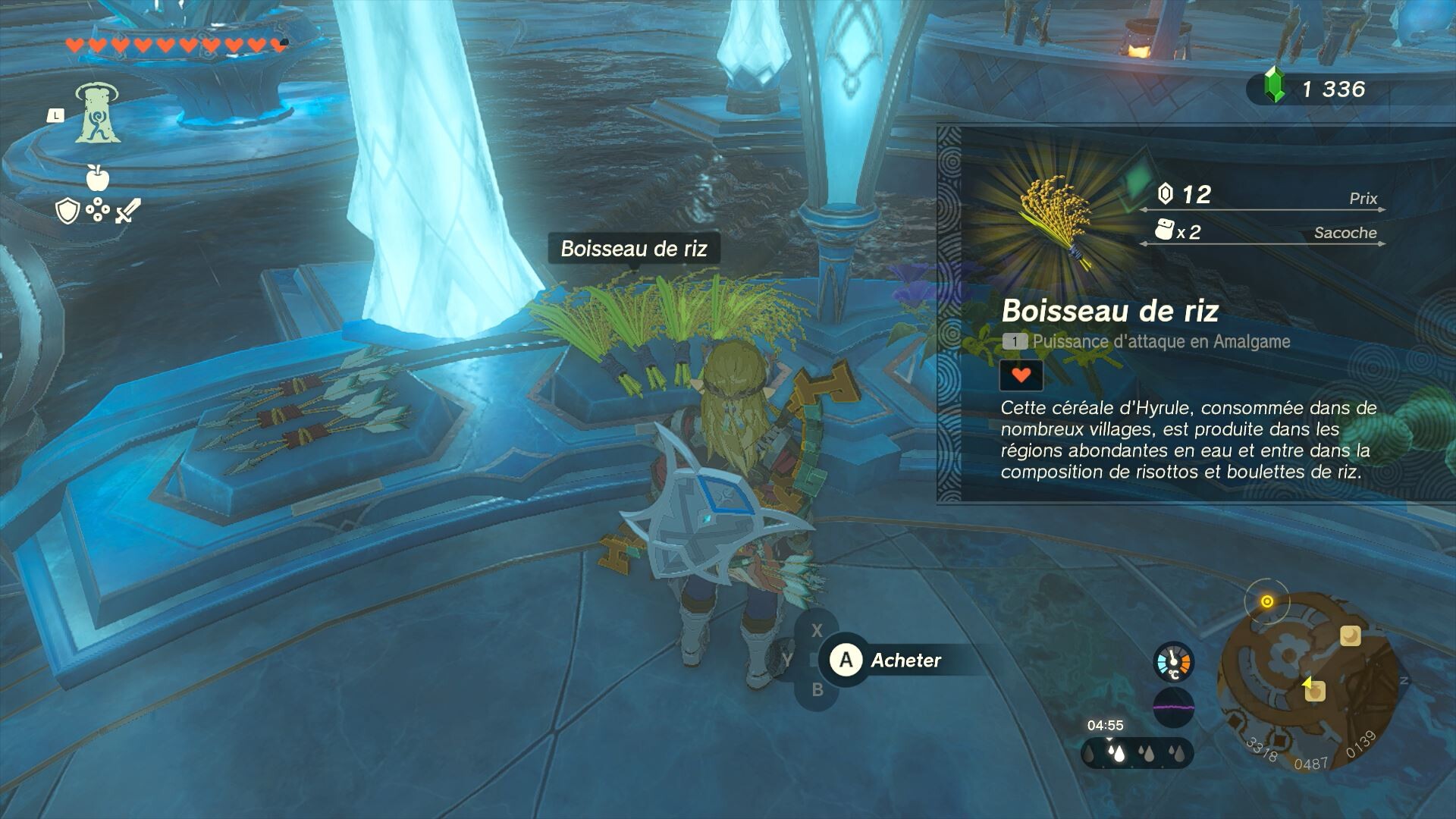Click the heart effect icon
This screenshot has height=819, width=1456.
1021,375
